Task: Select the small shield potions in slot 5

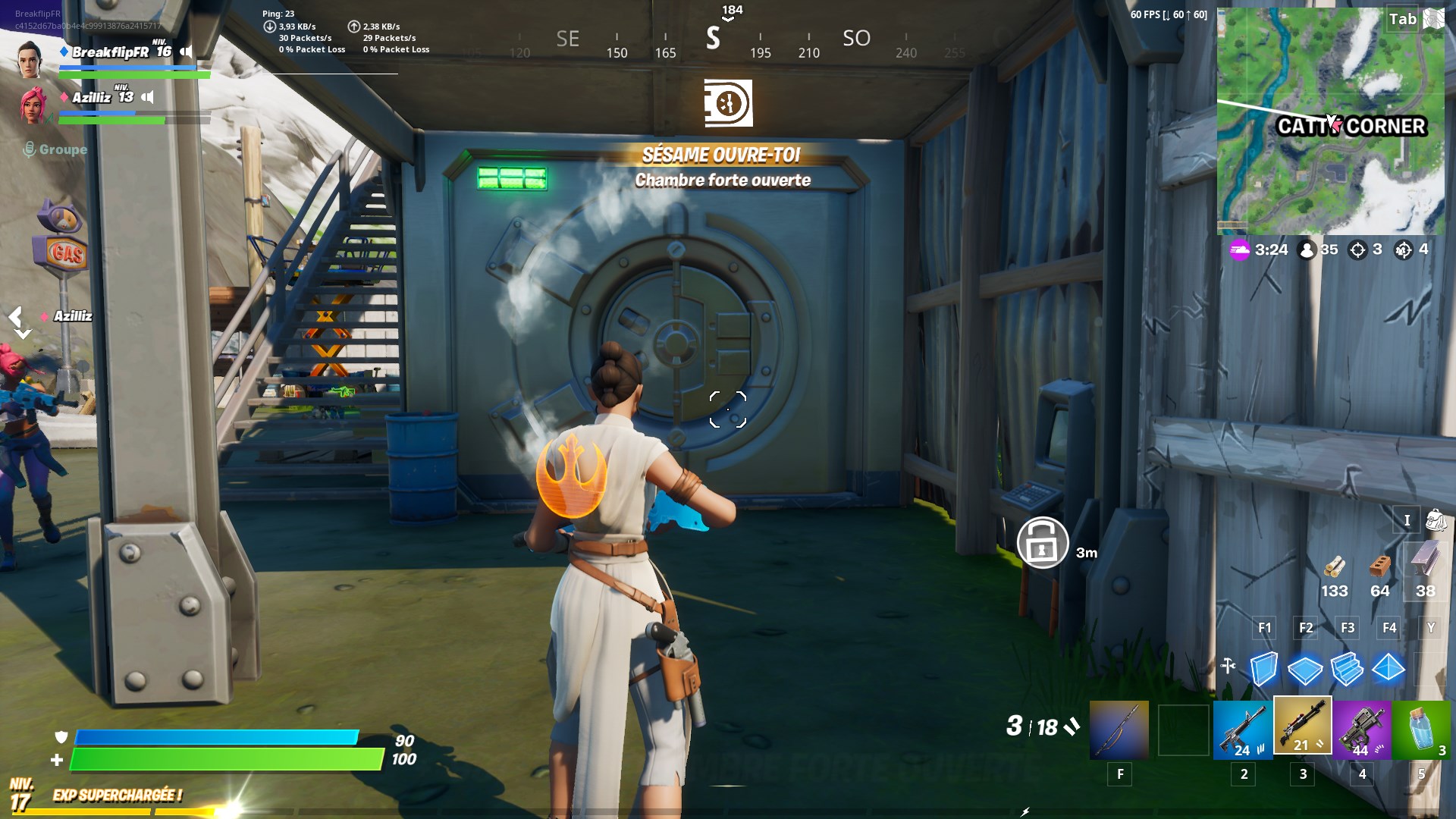Action: coord(1420,730)
